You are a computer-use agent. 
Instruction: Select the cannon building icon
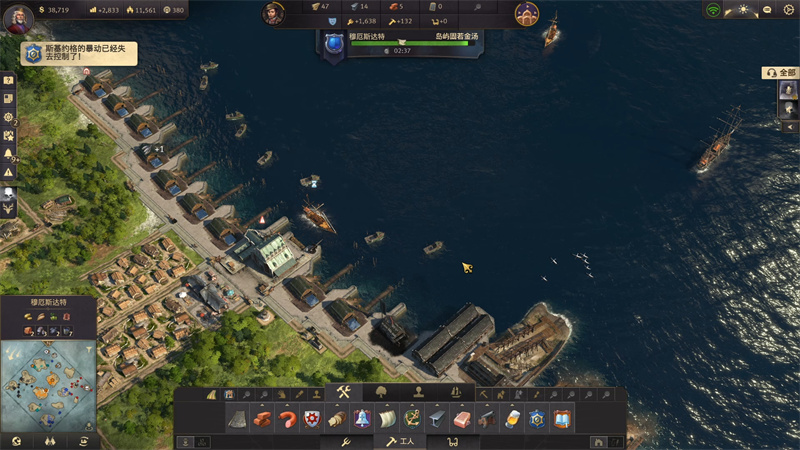click(x=486, y=418)
